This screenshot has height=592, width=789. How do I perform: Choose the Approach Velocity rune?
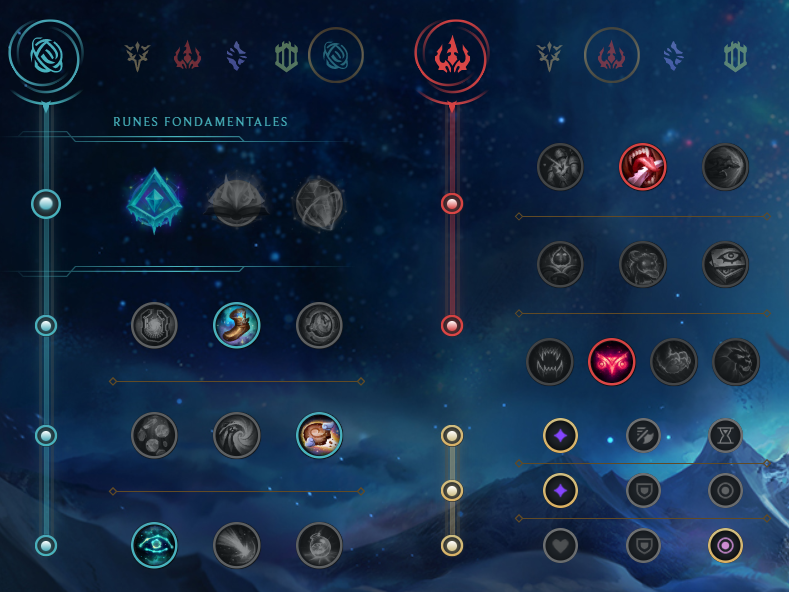(237, 545)
